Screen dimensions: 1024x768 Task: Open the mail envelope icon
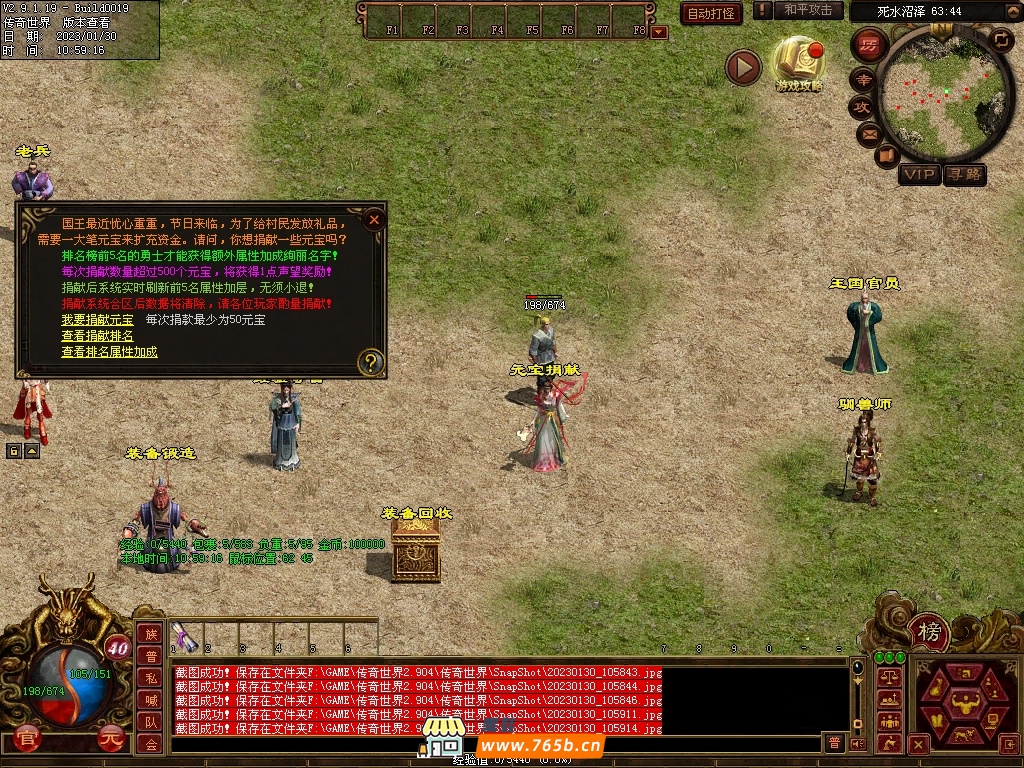[x=868, y=132]
